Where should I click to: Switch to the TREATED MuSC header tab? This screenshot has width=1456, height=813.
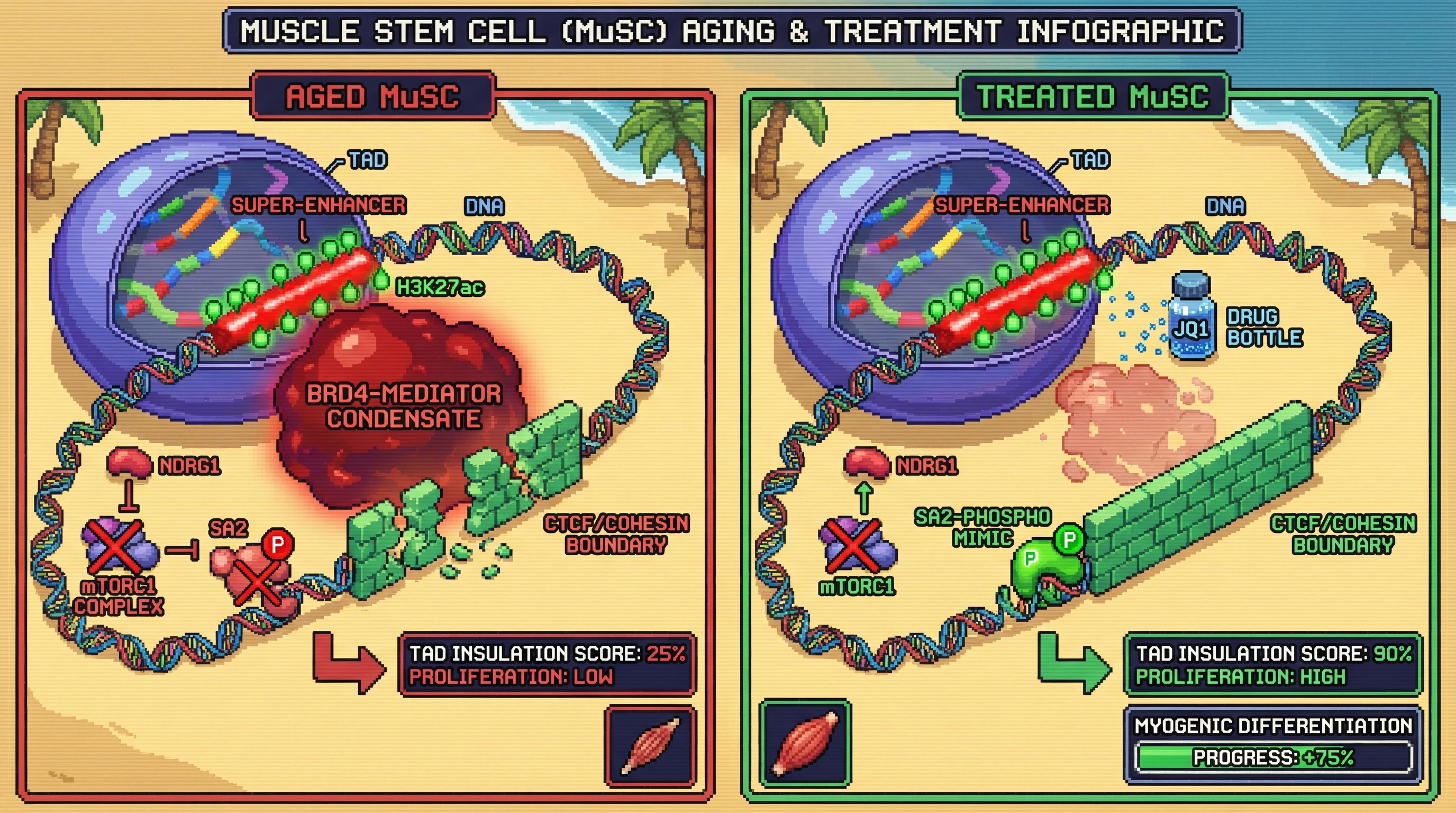(x=1093, y=96)
